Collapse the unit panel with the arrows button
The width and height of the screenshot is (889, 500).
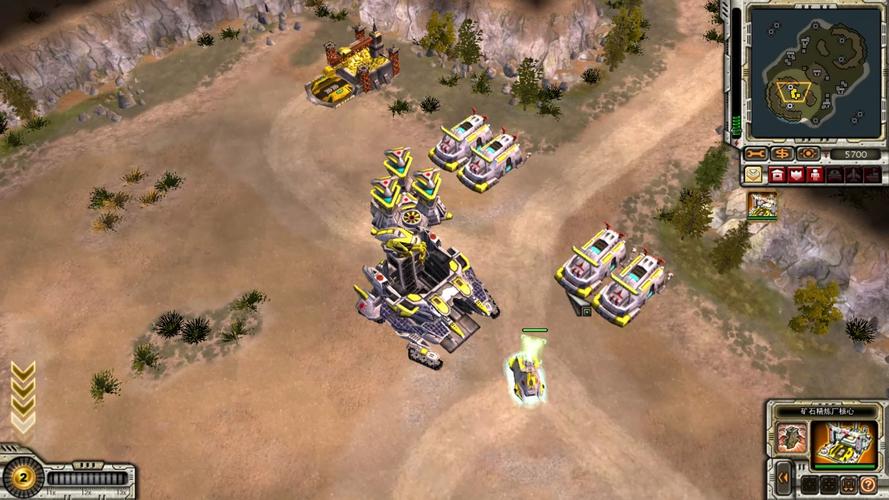pyautogui.click(x=785, y=477)
